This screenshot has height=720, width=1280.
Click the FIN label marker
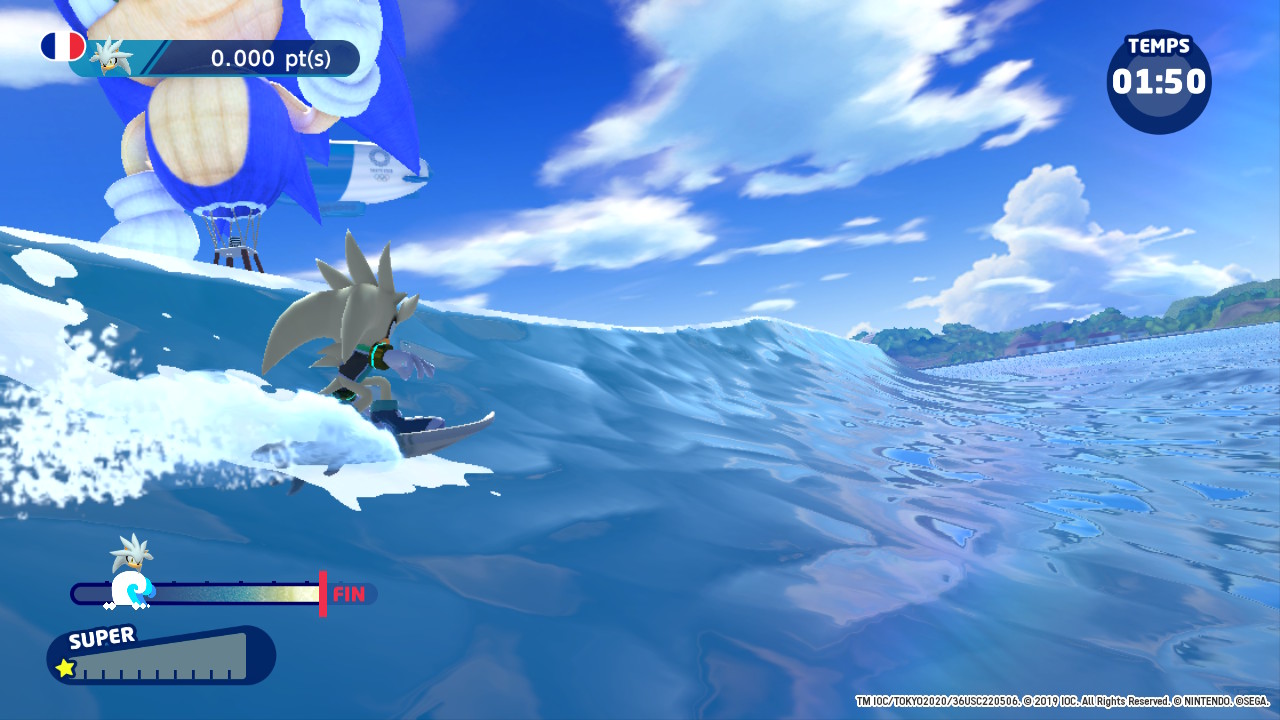(352, 592)
